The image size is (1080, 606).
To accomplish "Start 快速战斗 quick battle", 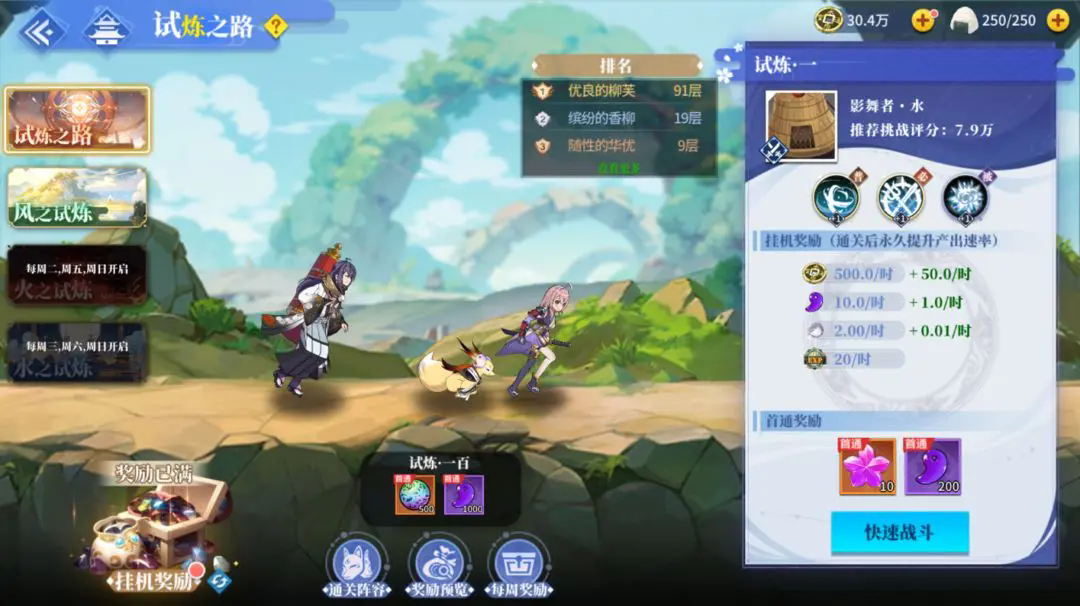I will pos(899,533).
